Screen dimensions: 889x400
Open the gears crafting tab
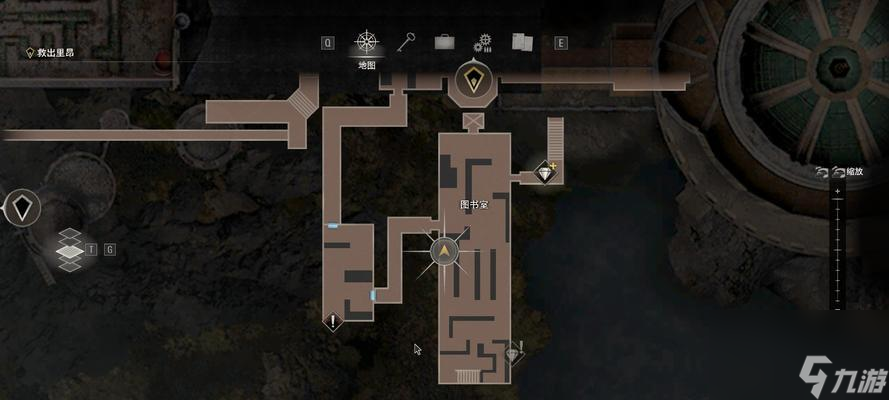[x=485, y=43]
